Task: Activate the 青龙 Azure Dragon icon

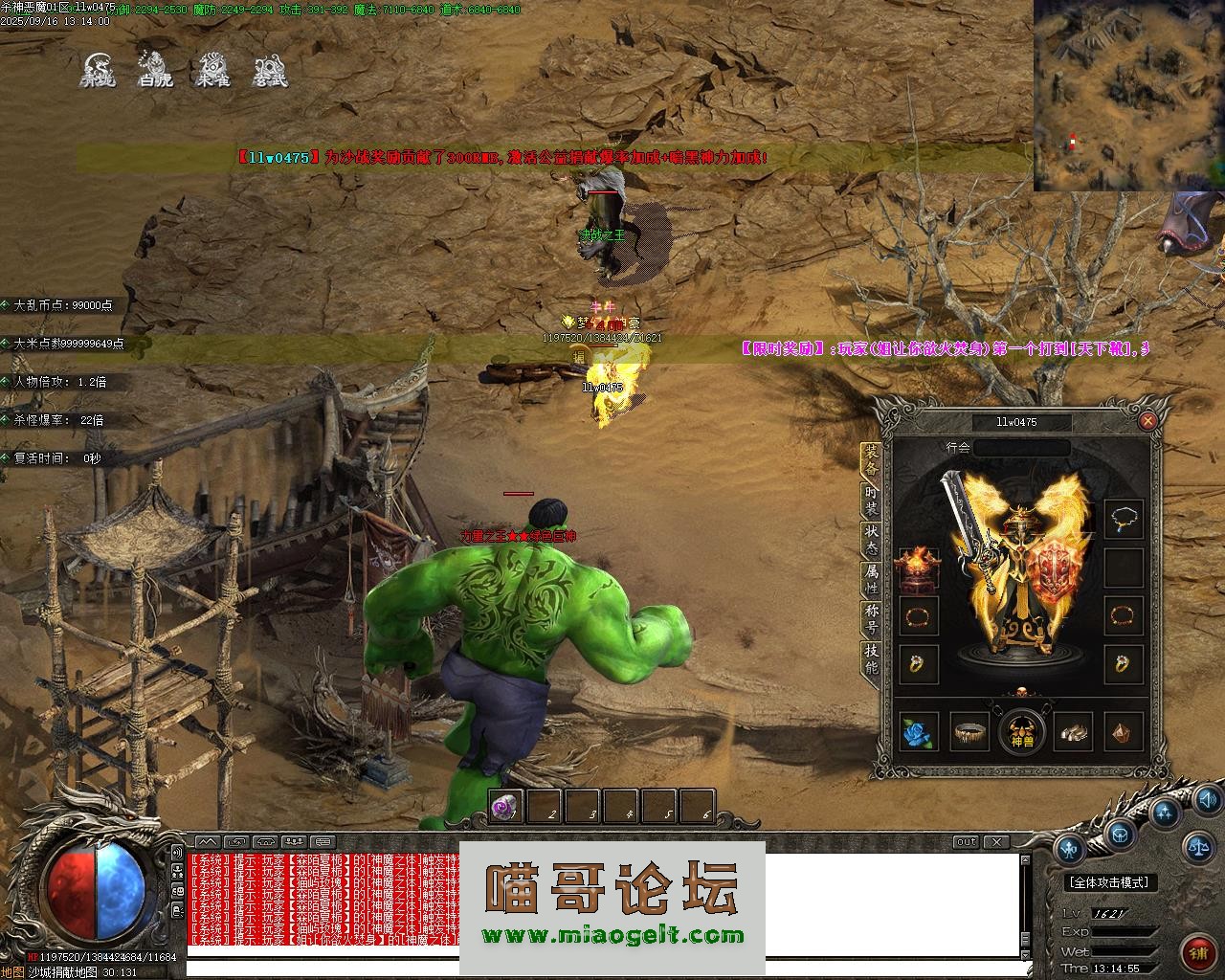Action: [97, 70]
